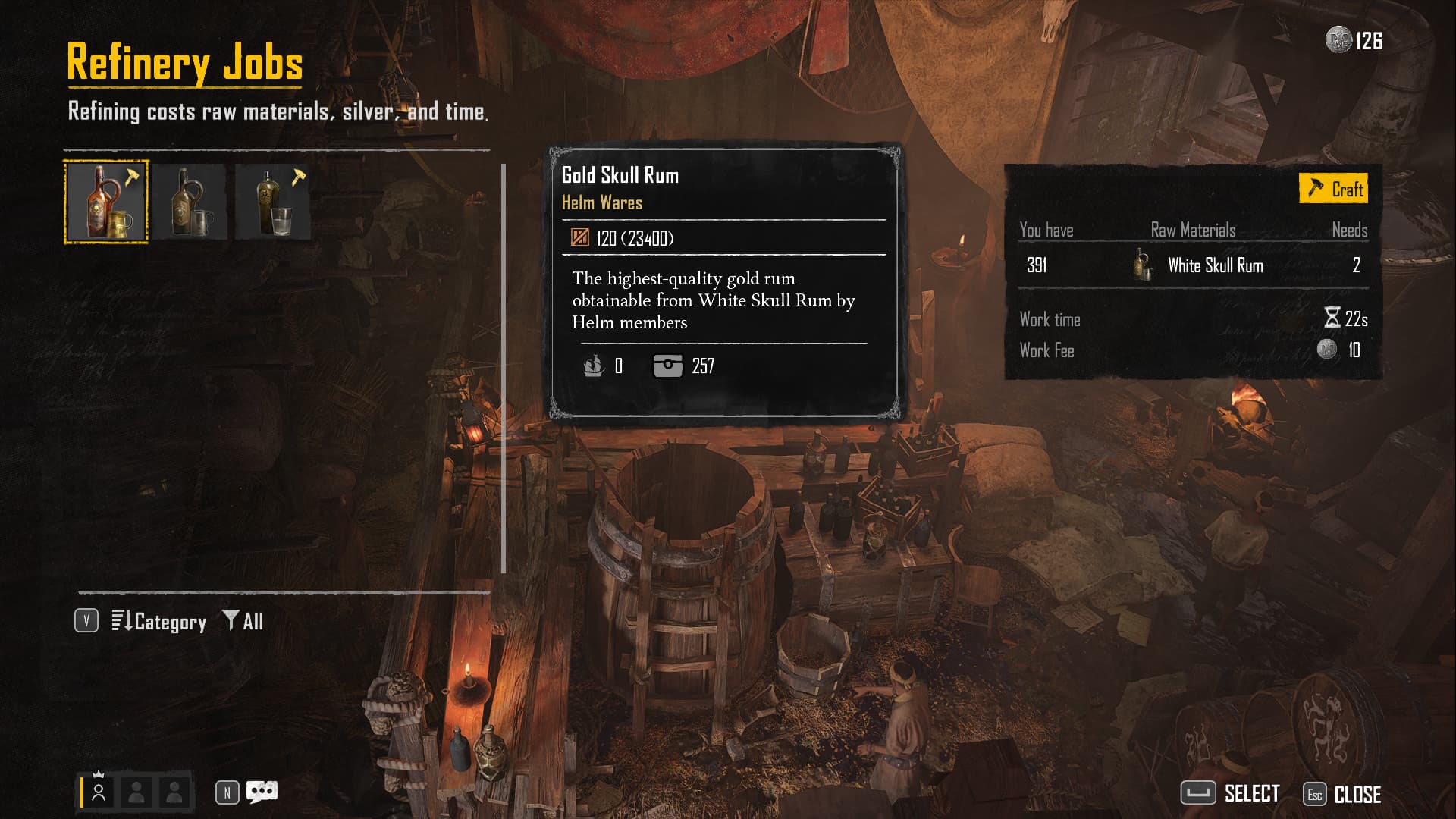Open the chat speech bubble
Viewport: 1456px width, 819px height.
tap(262, 792)
